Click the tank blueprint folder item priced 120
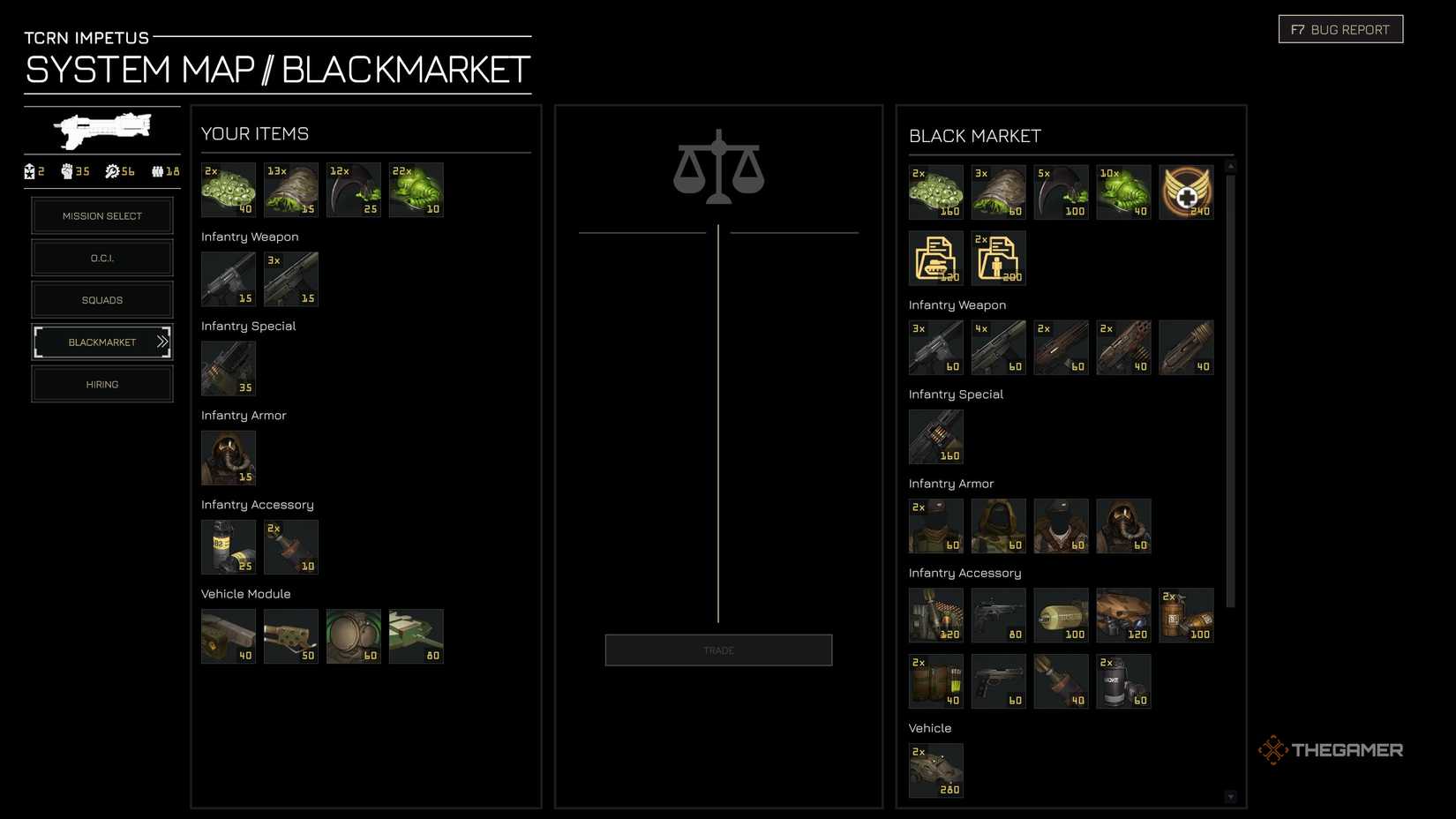1456x819 pixels. (935, 257)
